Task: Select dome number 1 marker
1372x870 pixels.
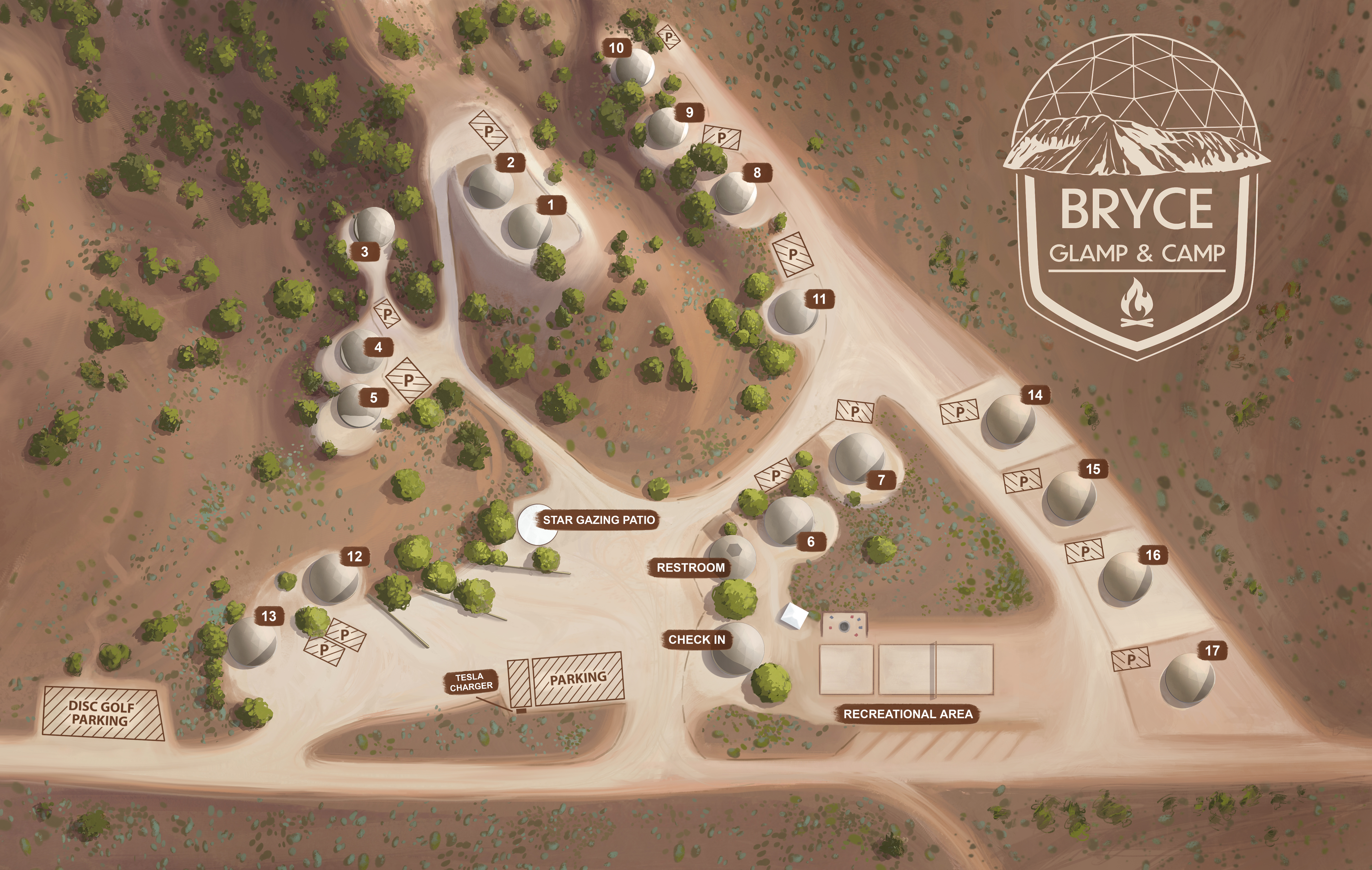Action: [550, 205]
